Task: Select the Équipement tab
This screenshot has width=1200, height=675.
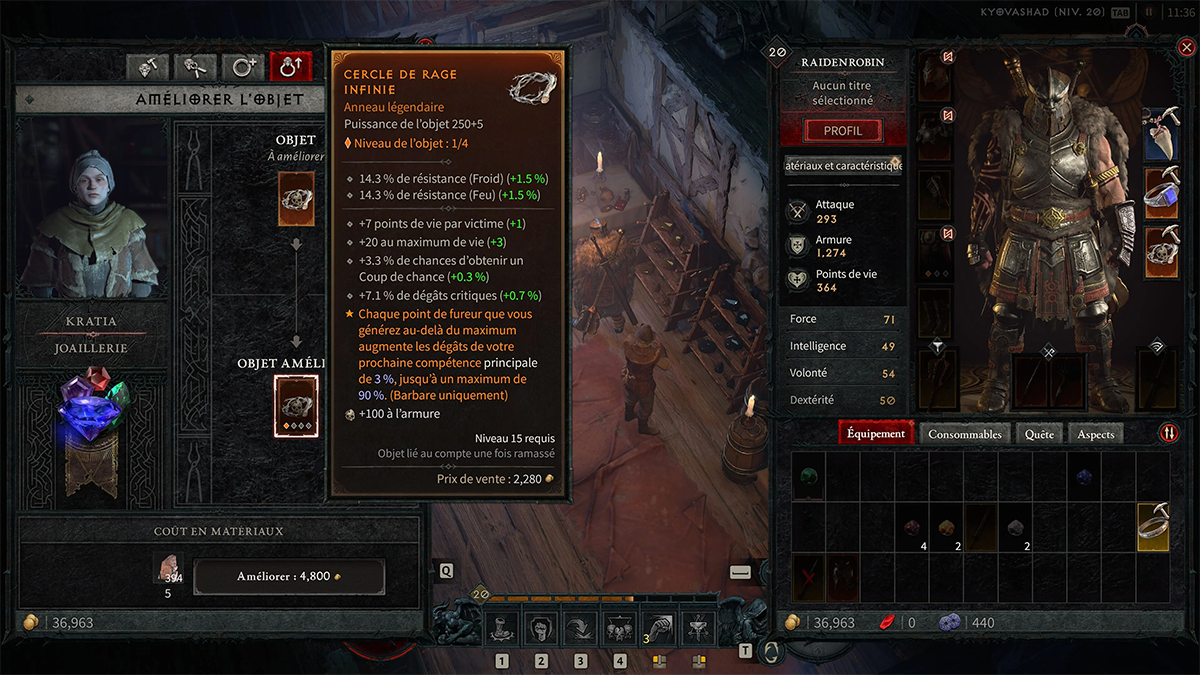Action: pyautogui.click(x=876, y=434)
